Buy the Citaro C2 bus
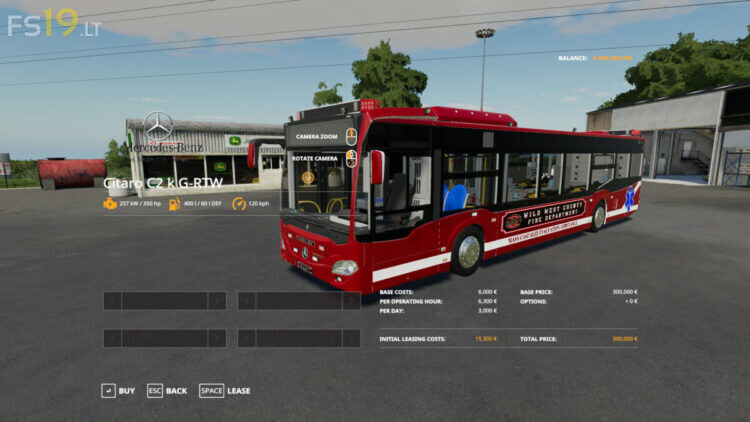Viewport: 750px width, 422px height. (x=118, y=391)
